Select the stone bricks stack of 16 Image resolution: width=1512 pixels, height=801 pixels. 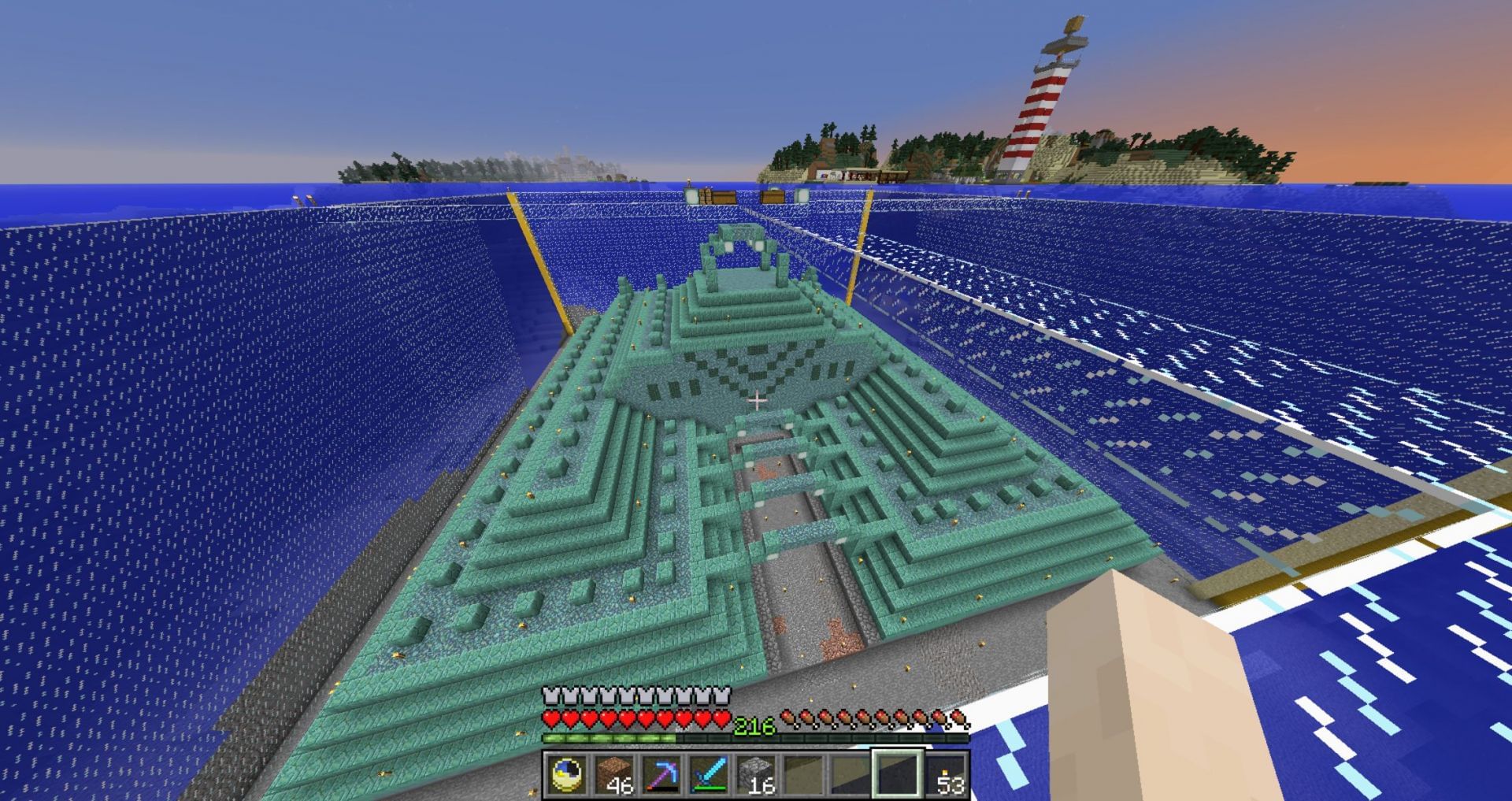[x=756, y=774]
